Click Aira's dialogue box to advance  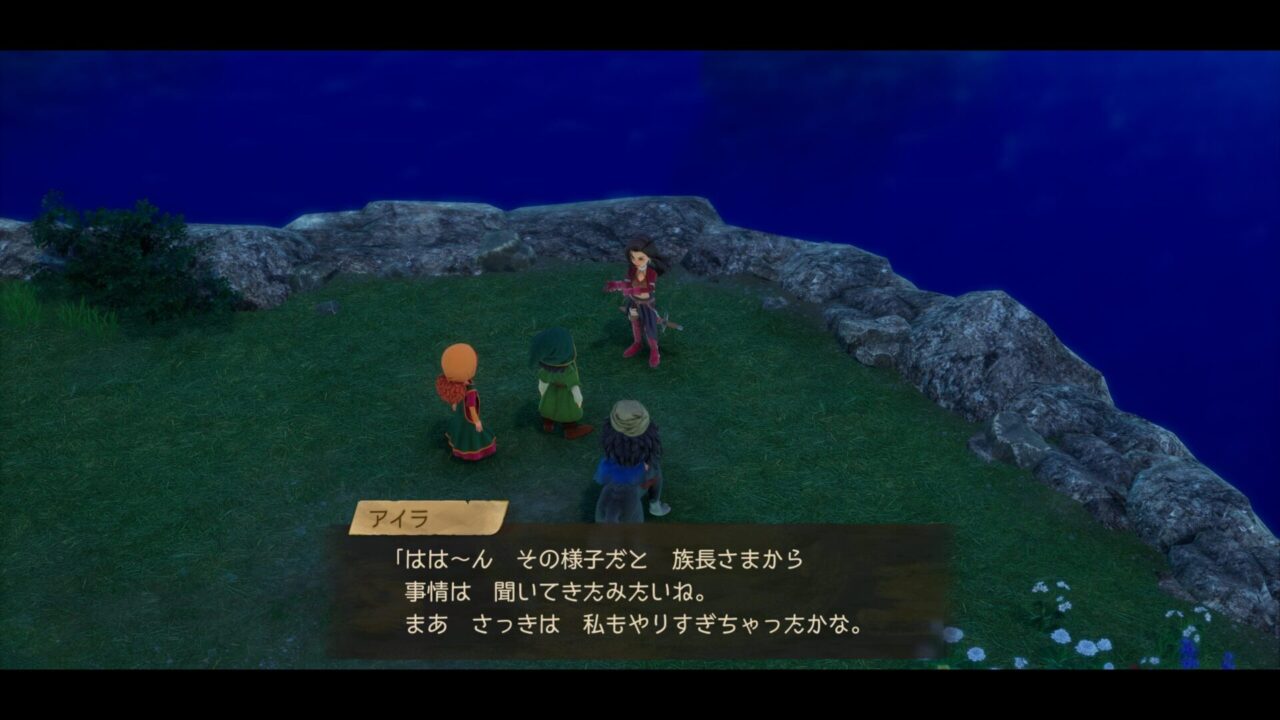pos(640,592)
